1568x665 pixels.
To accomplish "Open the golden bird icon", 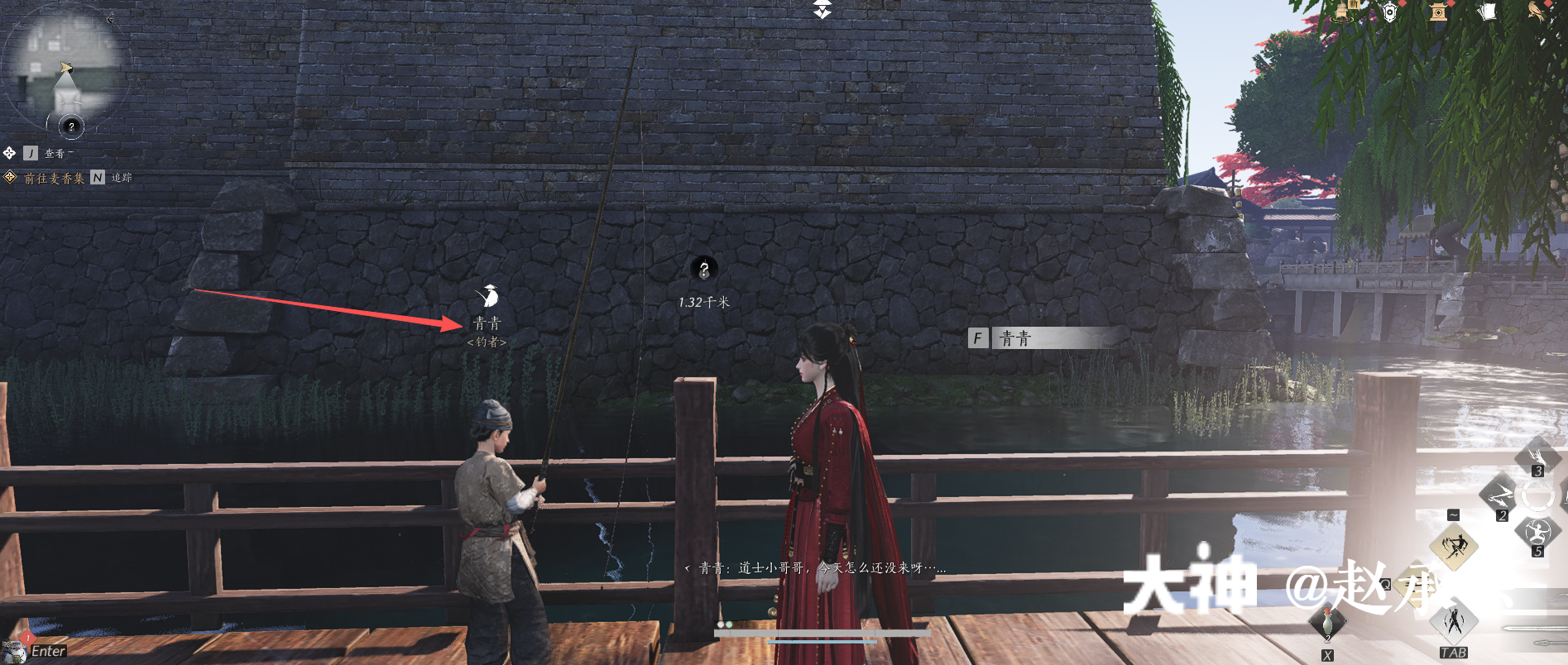I will (1536, 12).
